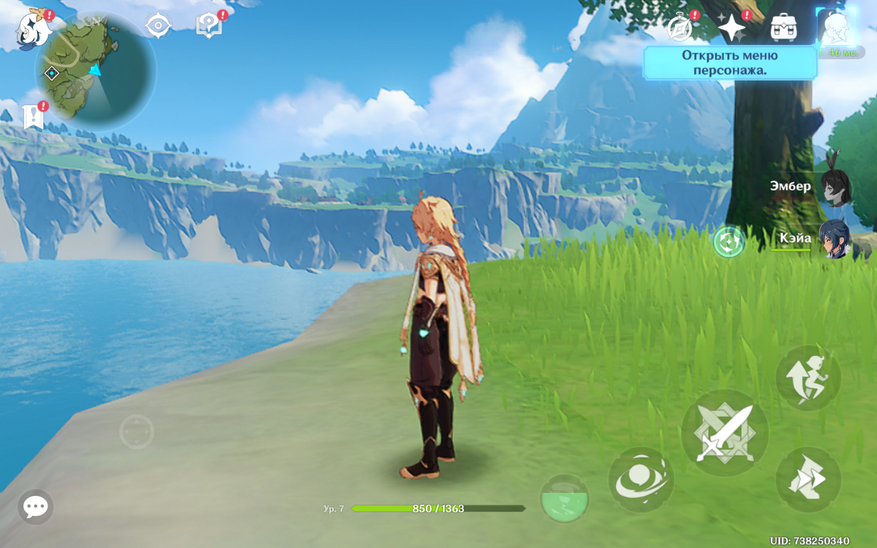Perform a jump with the jump button
Image resolution: width=877 pixels, height=548 pixels.
click(808, 377)
